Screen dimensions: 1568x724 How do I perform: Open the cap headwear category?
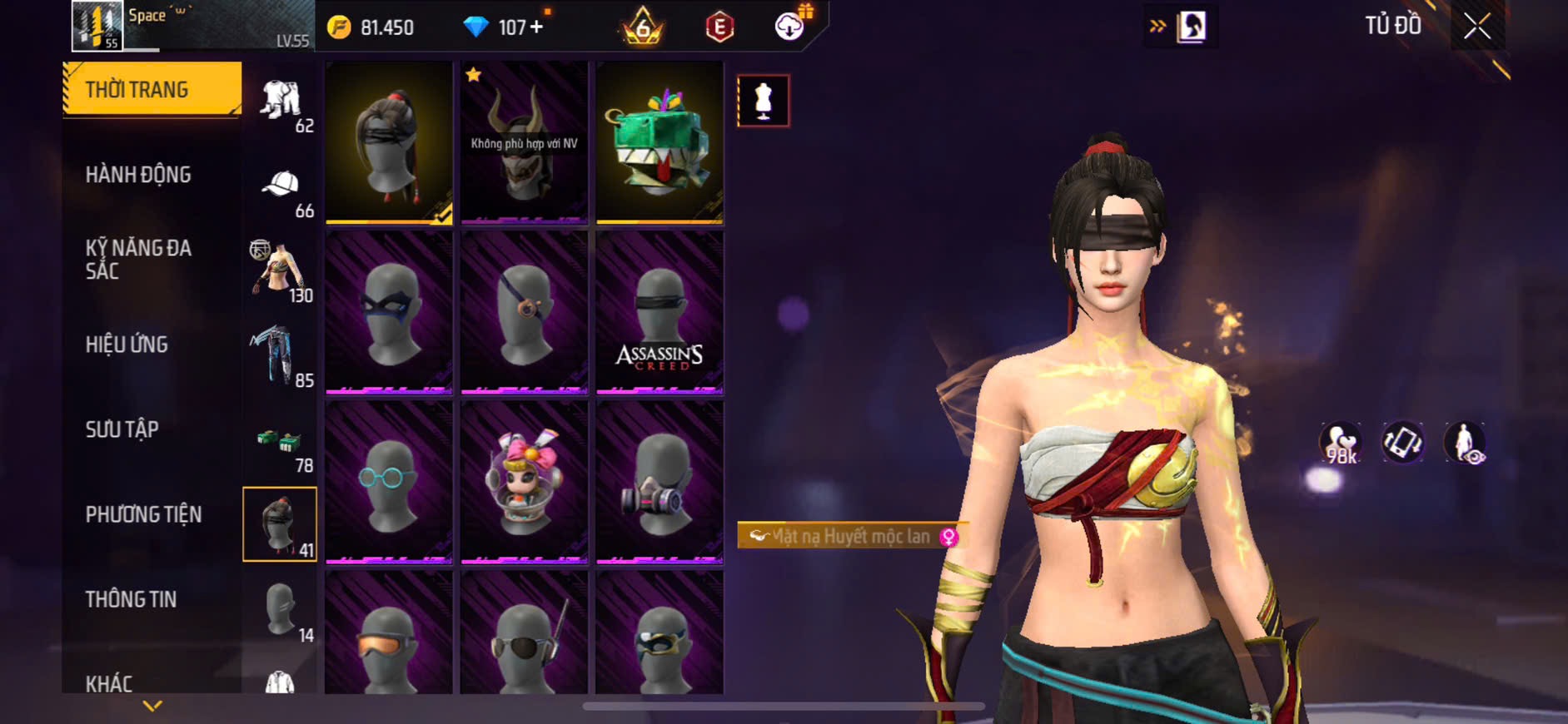(281, 190)
